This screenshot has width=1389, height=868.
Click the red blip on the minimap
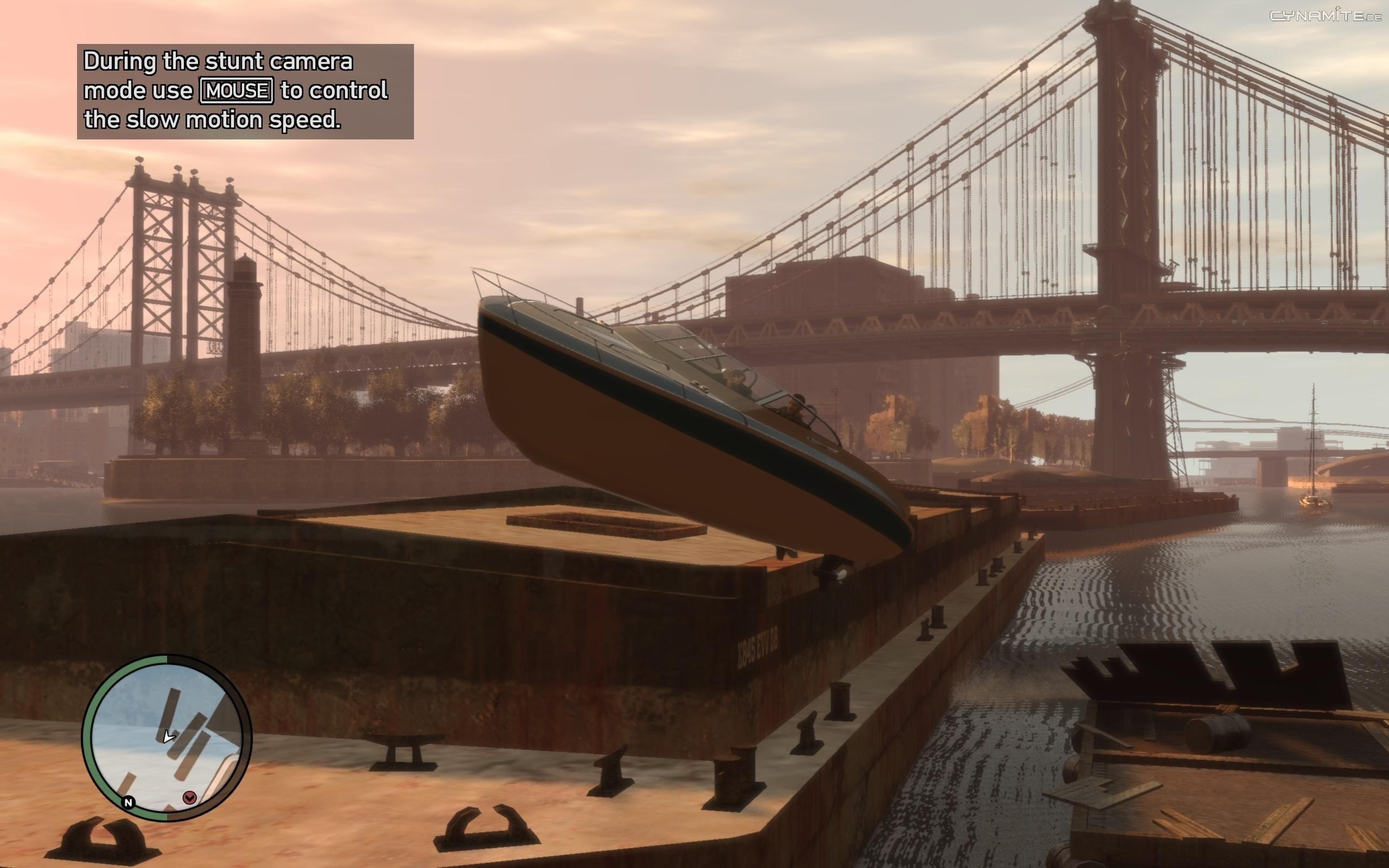coord(189,797)
